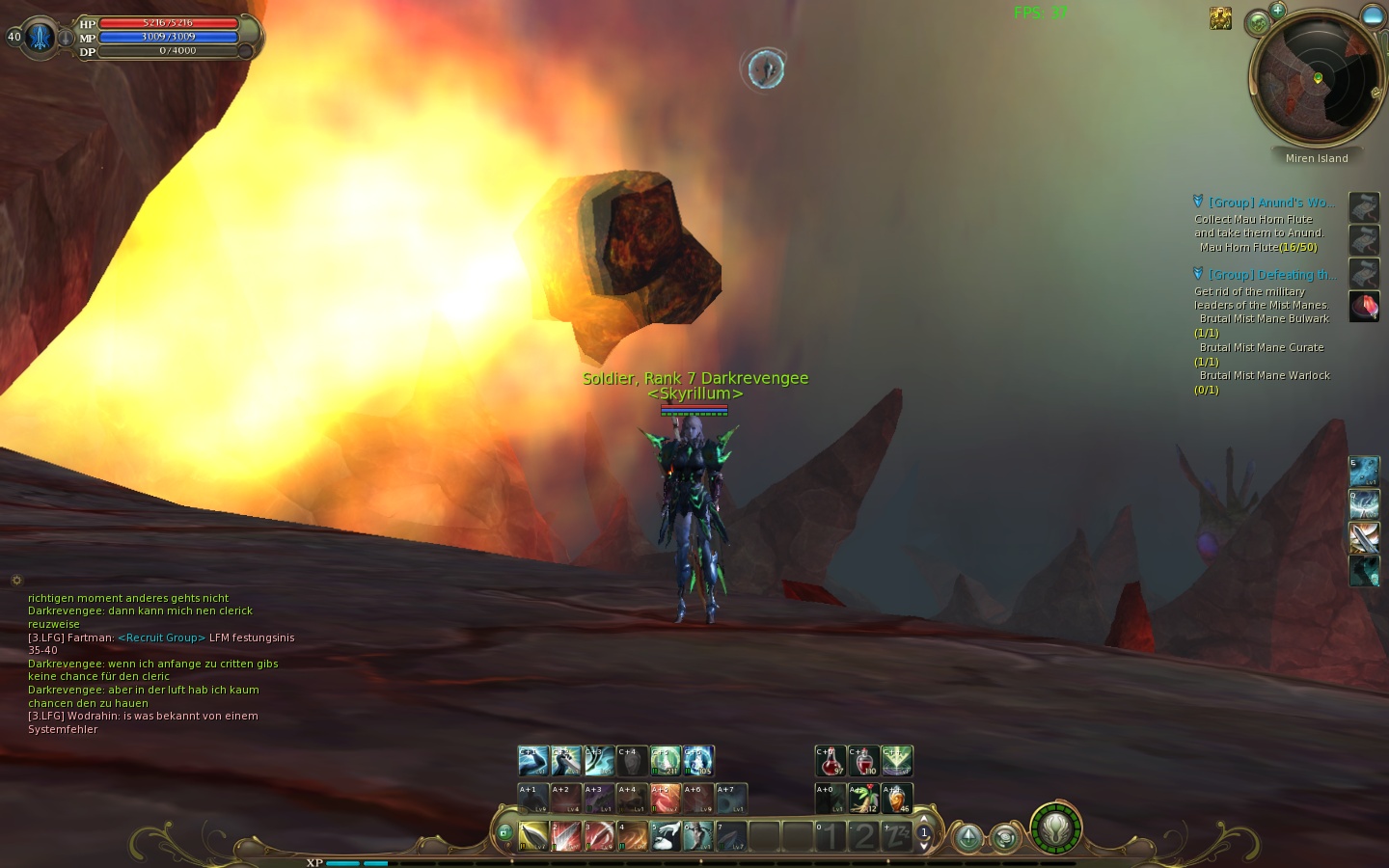Click the round green wing emblem button

[1055, 828]
